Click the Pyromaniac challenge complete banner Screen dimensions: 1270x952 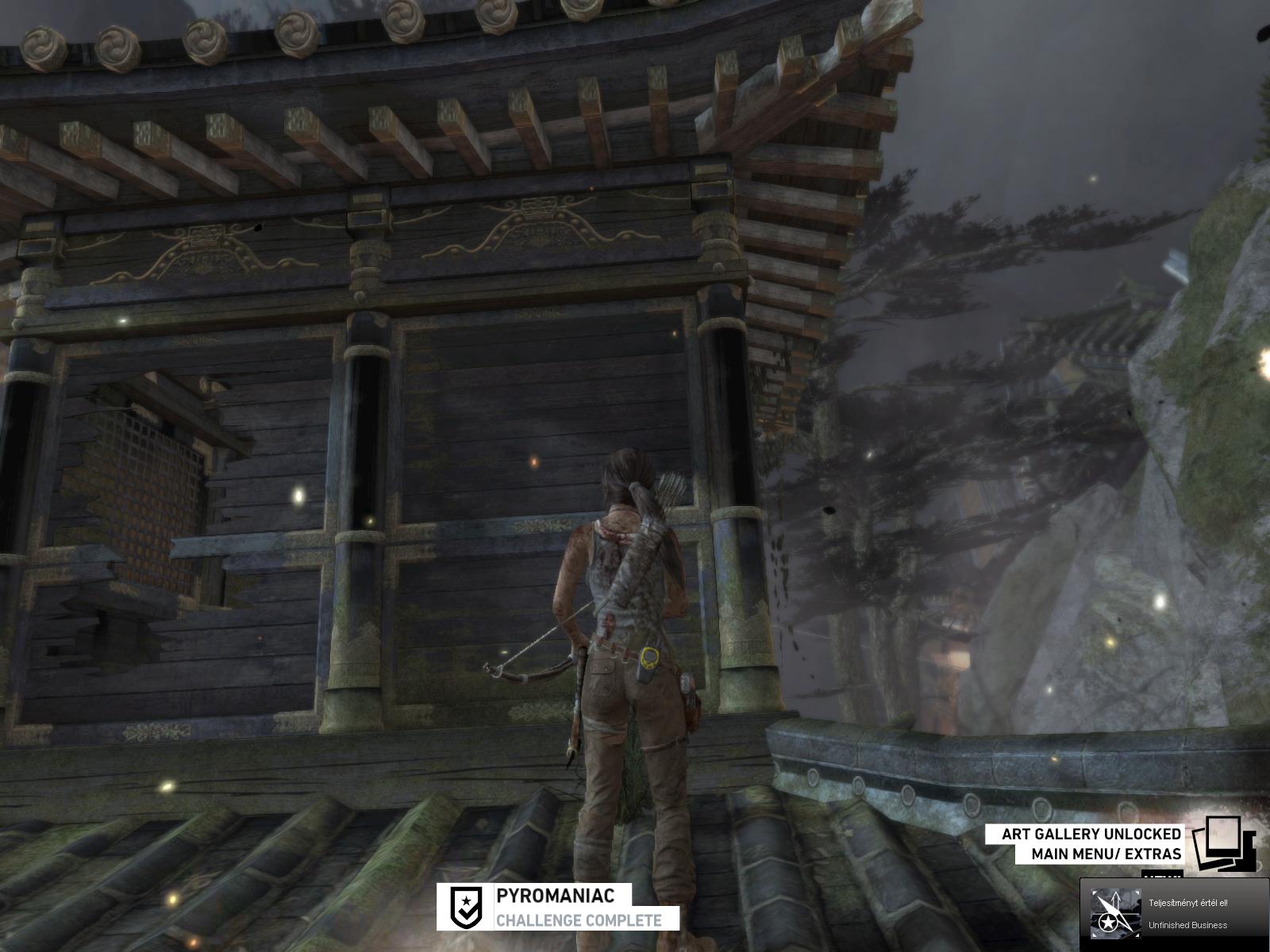pyautogui.click(x=558, y=906)
